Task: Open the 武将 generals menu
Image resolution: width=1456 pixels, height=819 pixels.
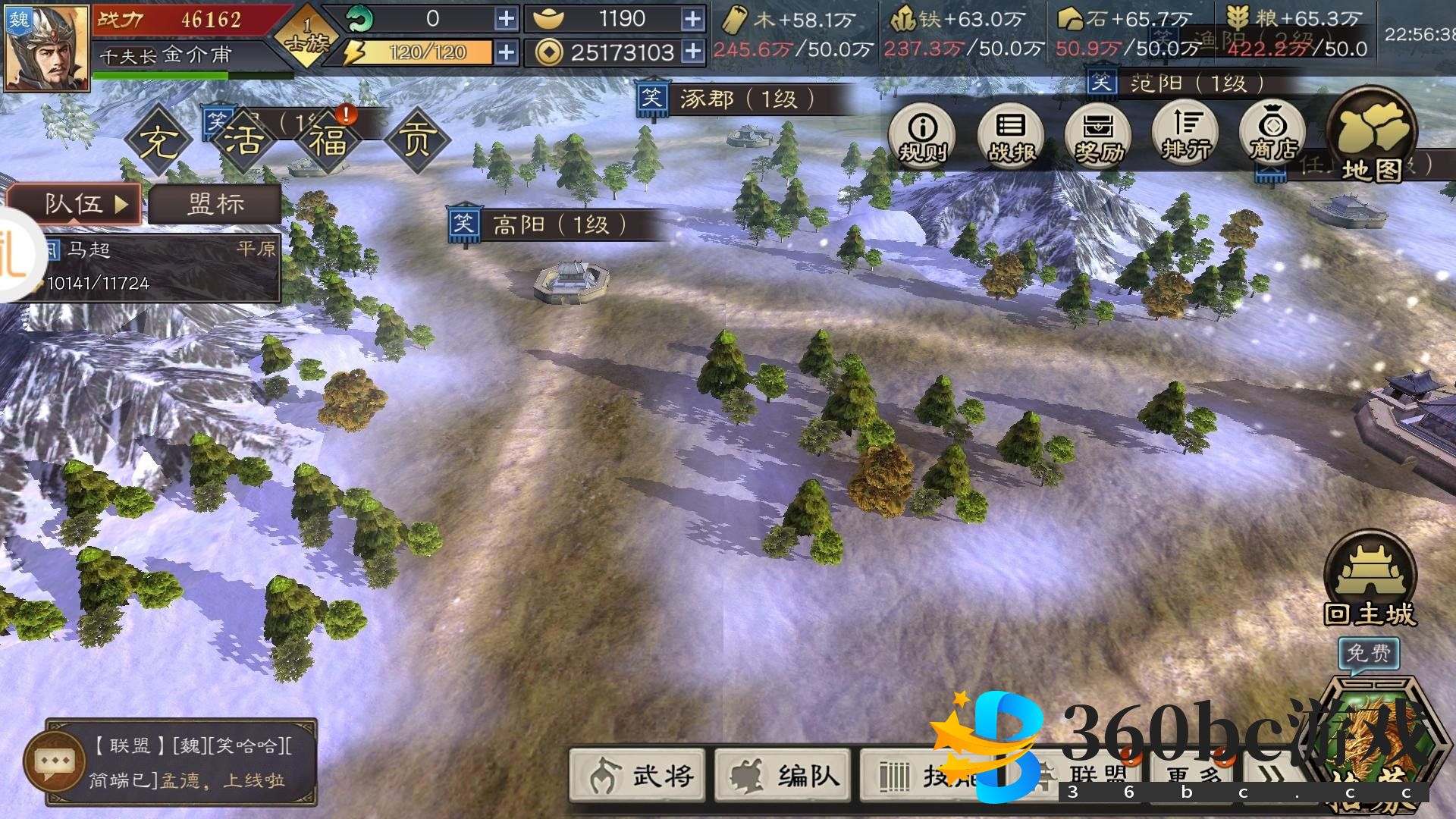Action: [638, 774]
